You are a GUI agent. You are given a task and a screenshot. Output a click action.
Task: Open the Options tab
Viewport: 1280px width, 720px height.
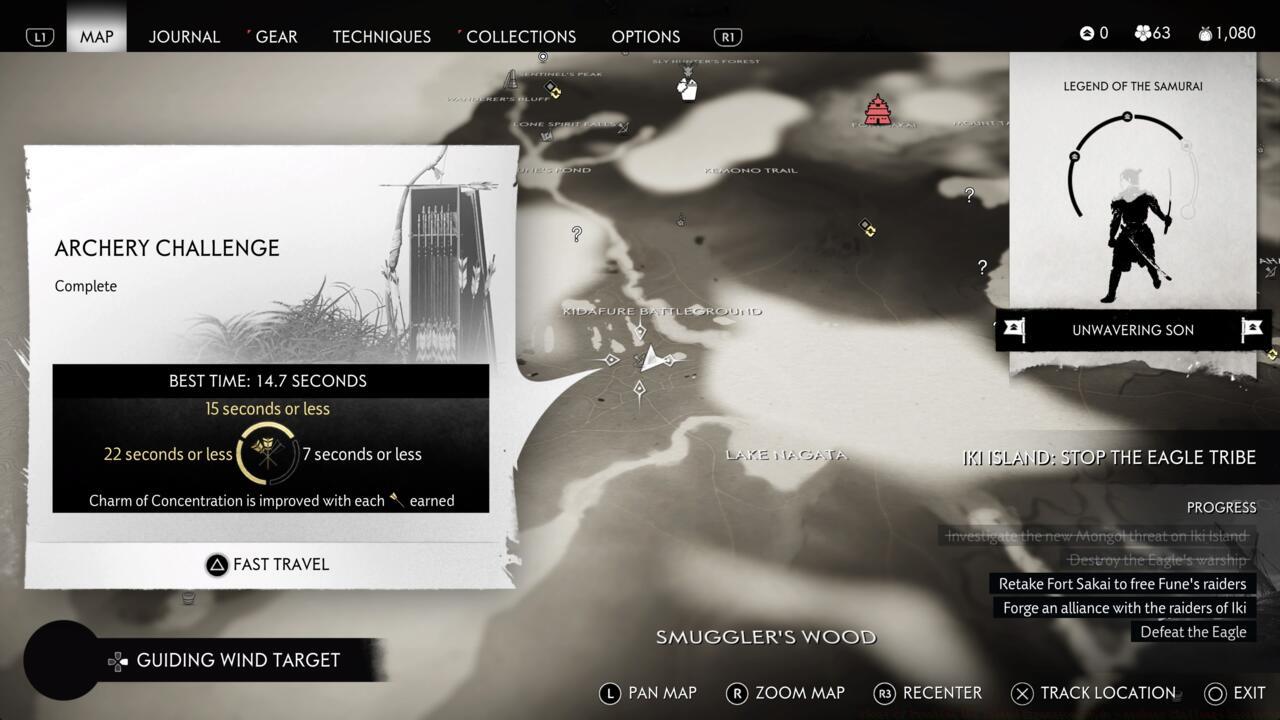point(645,36)
